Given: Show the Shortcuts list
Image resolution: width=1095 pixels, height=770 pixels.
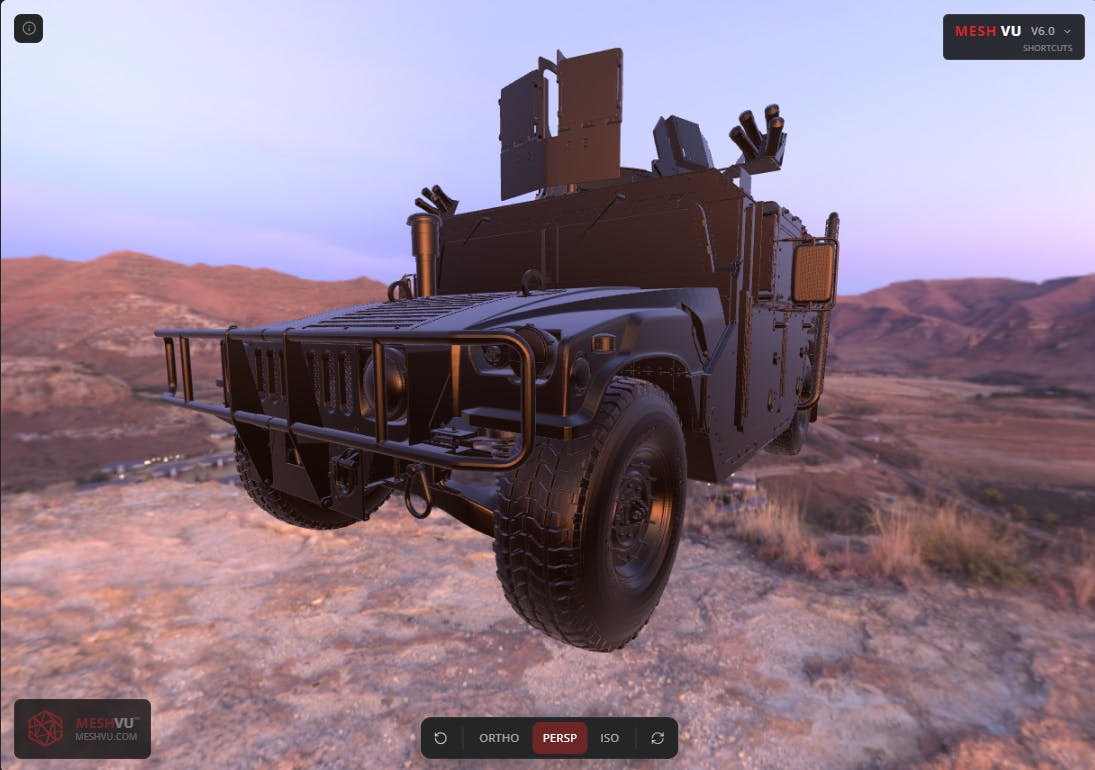Looking at the screenshot, I should coord(1047,48).
